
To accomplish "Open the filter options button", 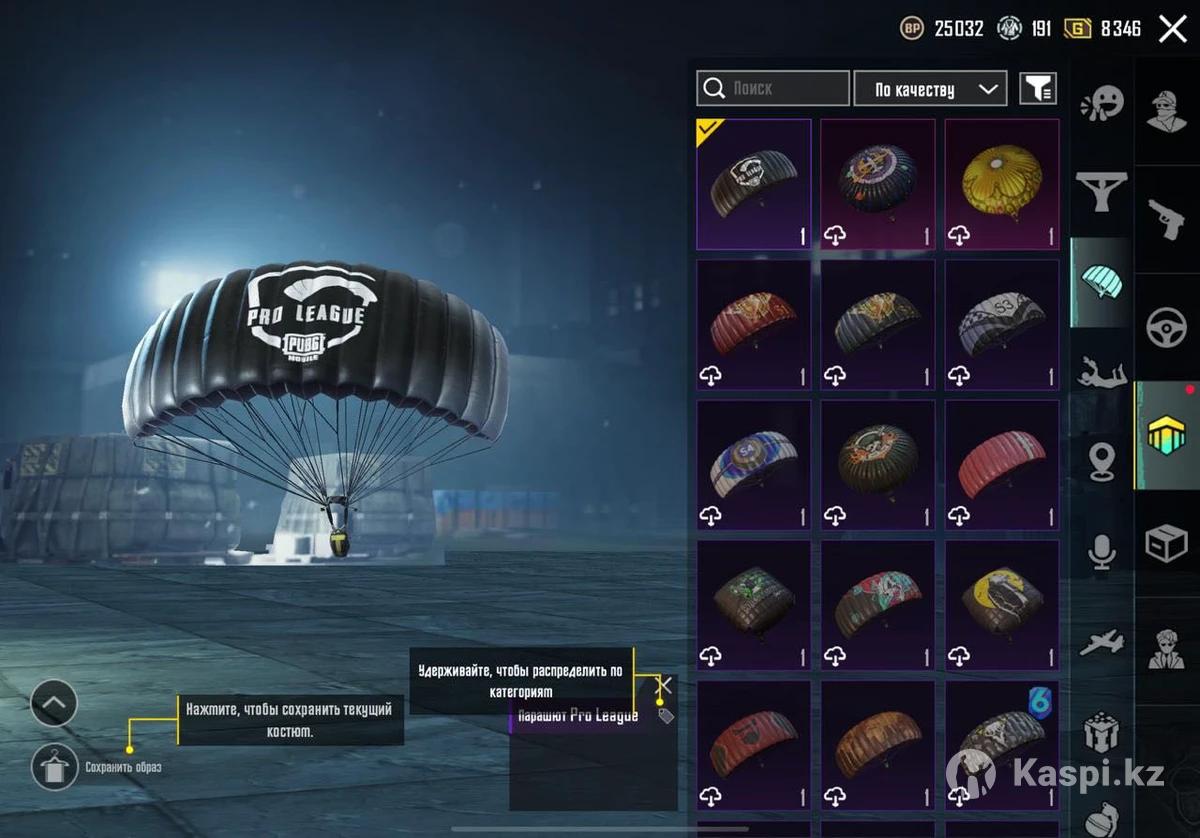I will [x=1038, y=89].
